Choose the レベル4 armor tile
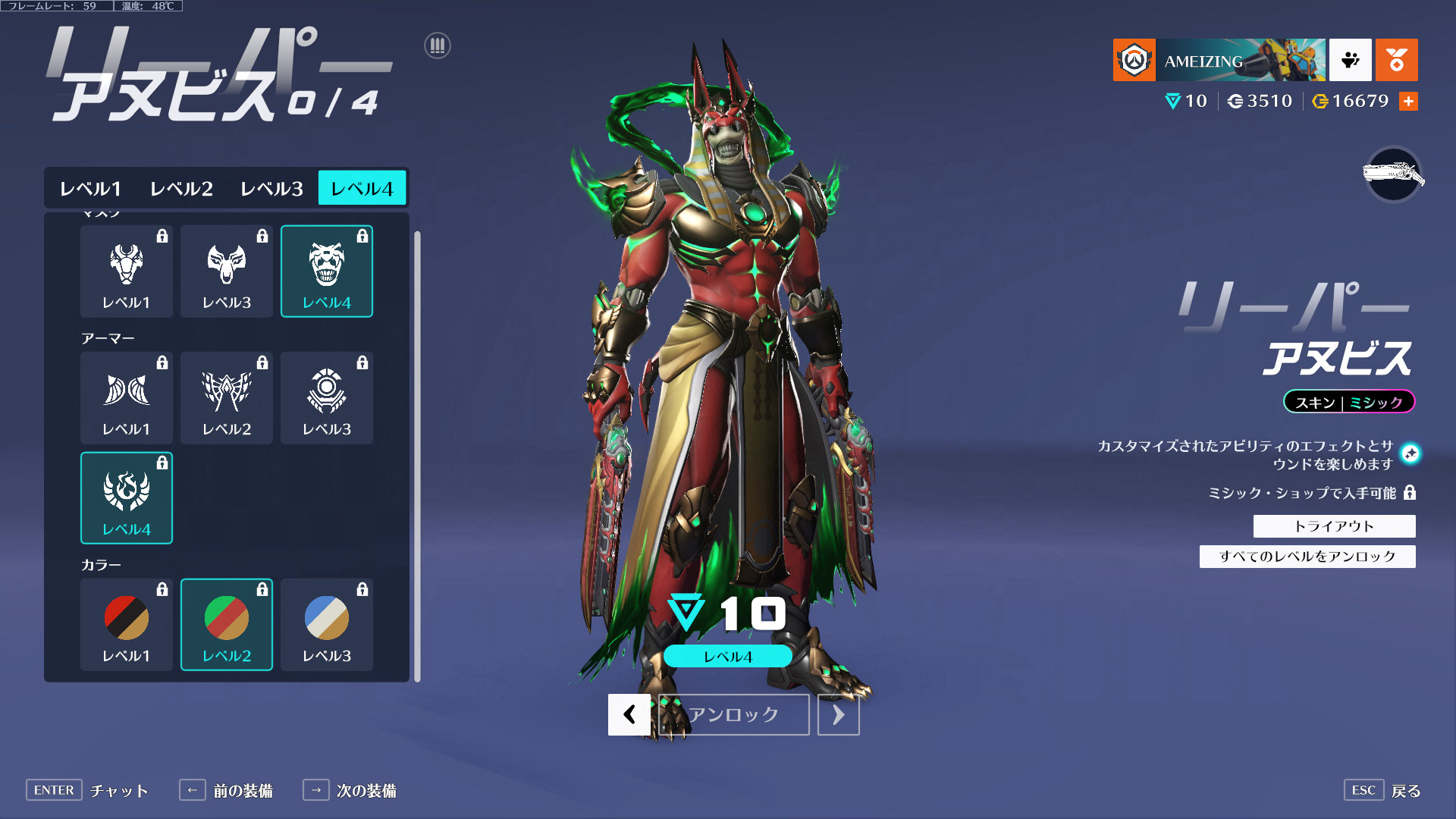Image resolution: width=1456 pixels, height=819 pixels. tap(127, 497)
